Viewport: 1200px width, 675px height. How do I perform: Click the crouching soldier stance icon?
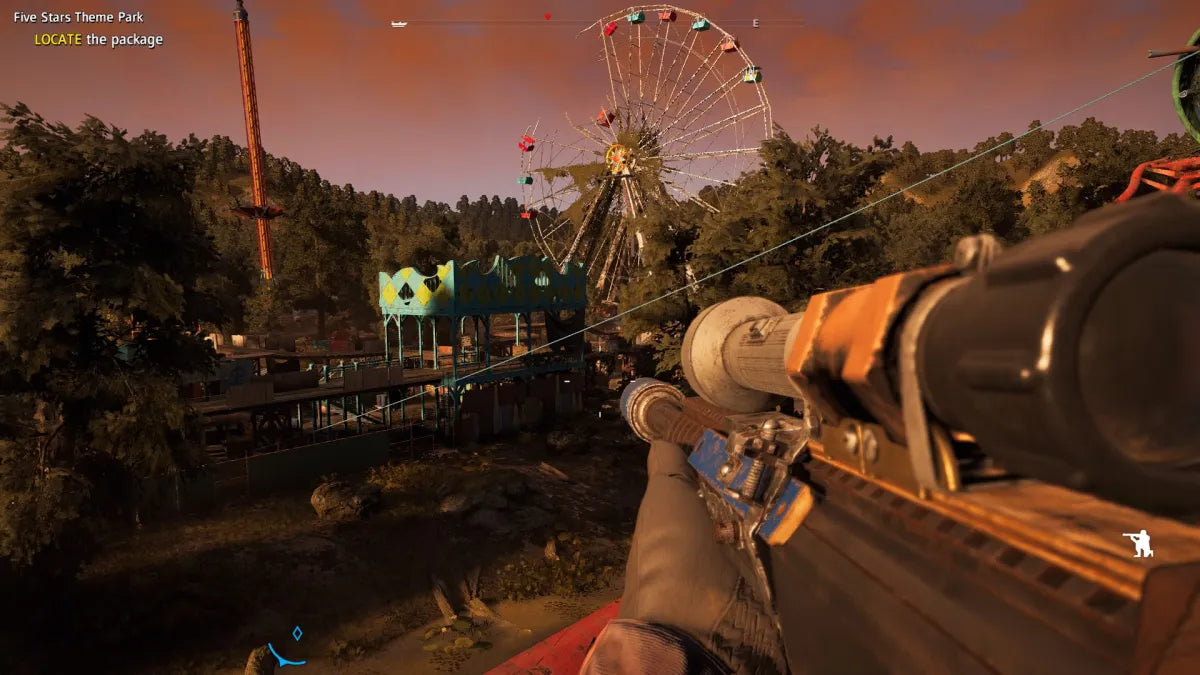[1137, 543]
